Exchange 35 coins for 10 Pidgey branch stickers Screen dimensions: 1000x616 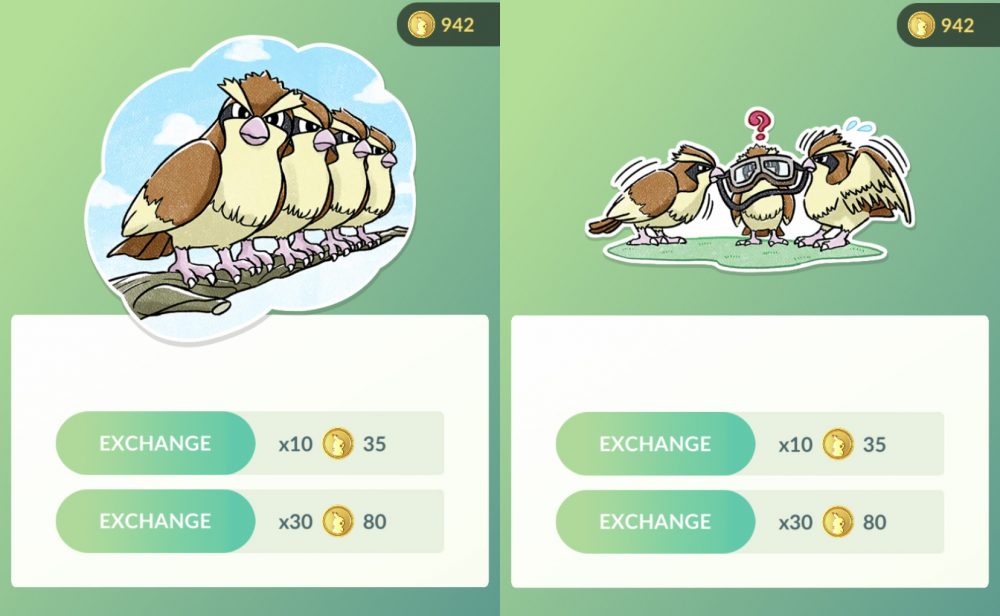(155, 443)
